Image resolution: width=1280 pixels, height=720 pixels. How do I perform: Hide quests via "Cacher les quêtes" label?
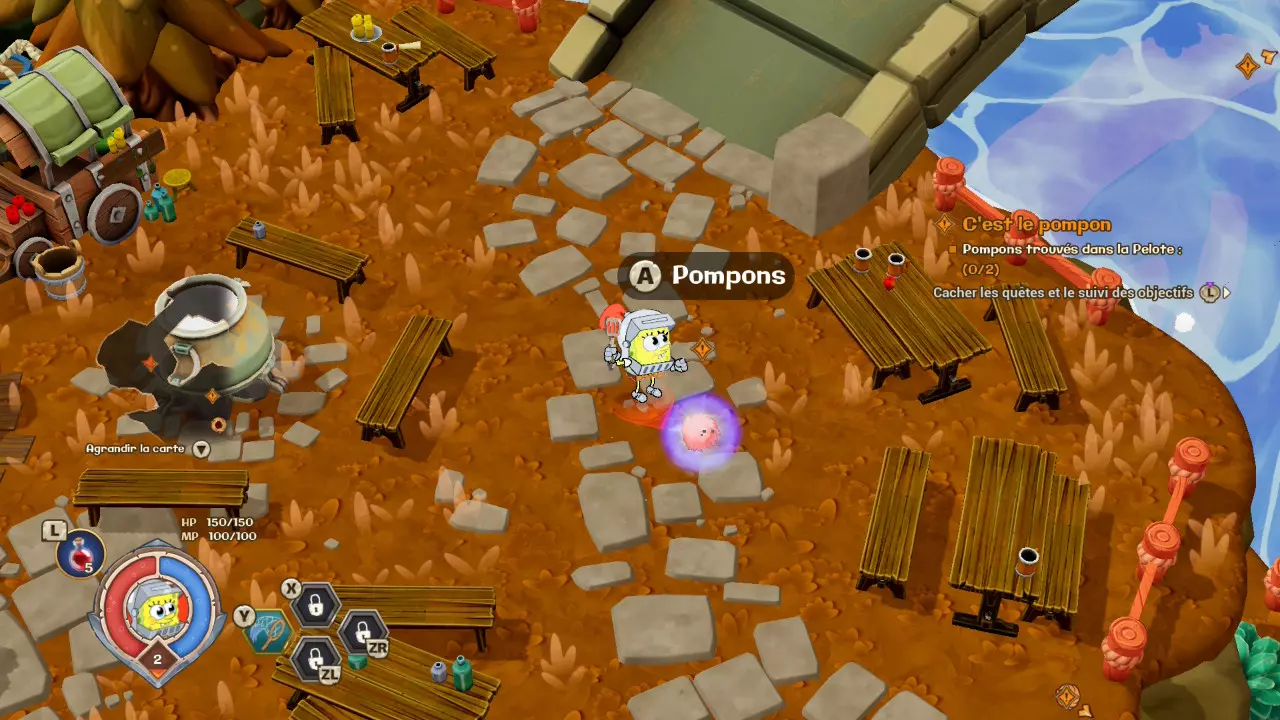pos(1063,293)
